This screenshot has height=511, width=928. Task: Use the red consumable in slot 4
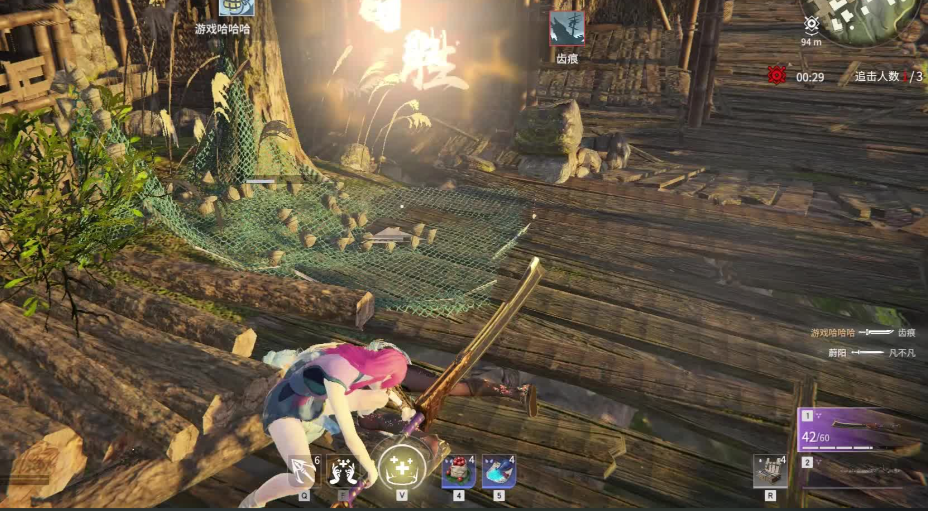pos(458,470)
